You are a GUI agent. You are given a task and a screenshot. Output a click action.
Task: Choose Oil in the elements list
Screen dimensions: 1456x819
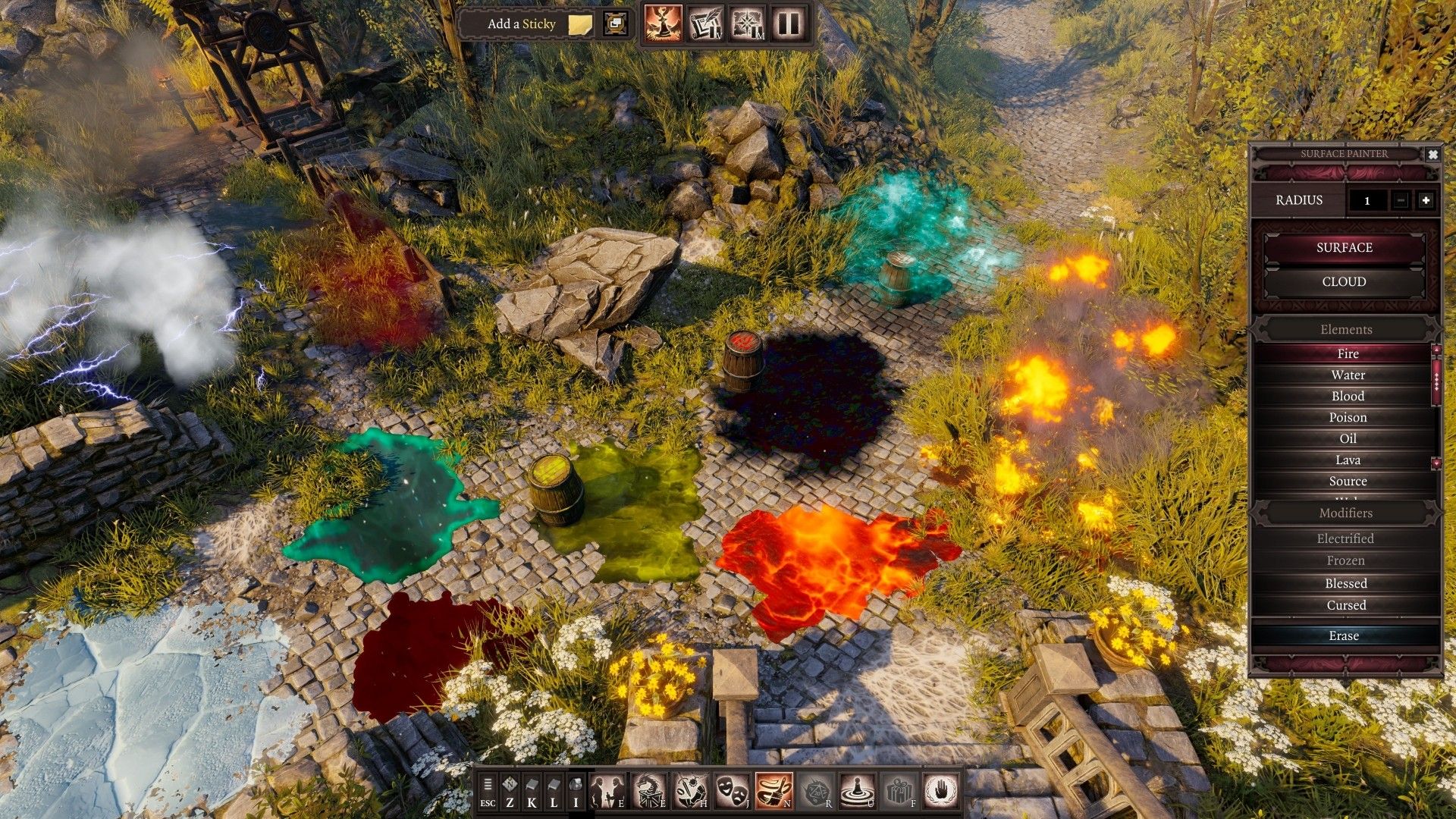(1348, 439)
